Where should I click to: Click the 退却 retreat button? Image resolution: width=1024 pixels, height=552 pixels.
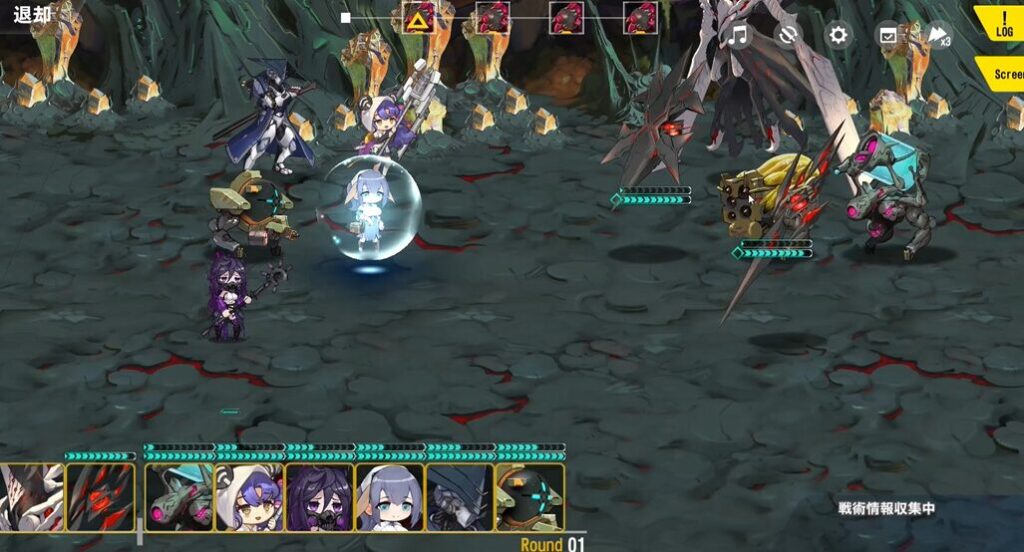tap(32, 14)
